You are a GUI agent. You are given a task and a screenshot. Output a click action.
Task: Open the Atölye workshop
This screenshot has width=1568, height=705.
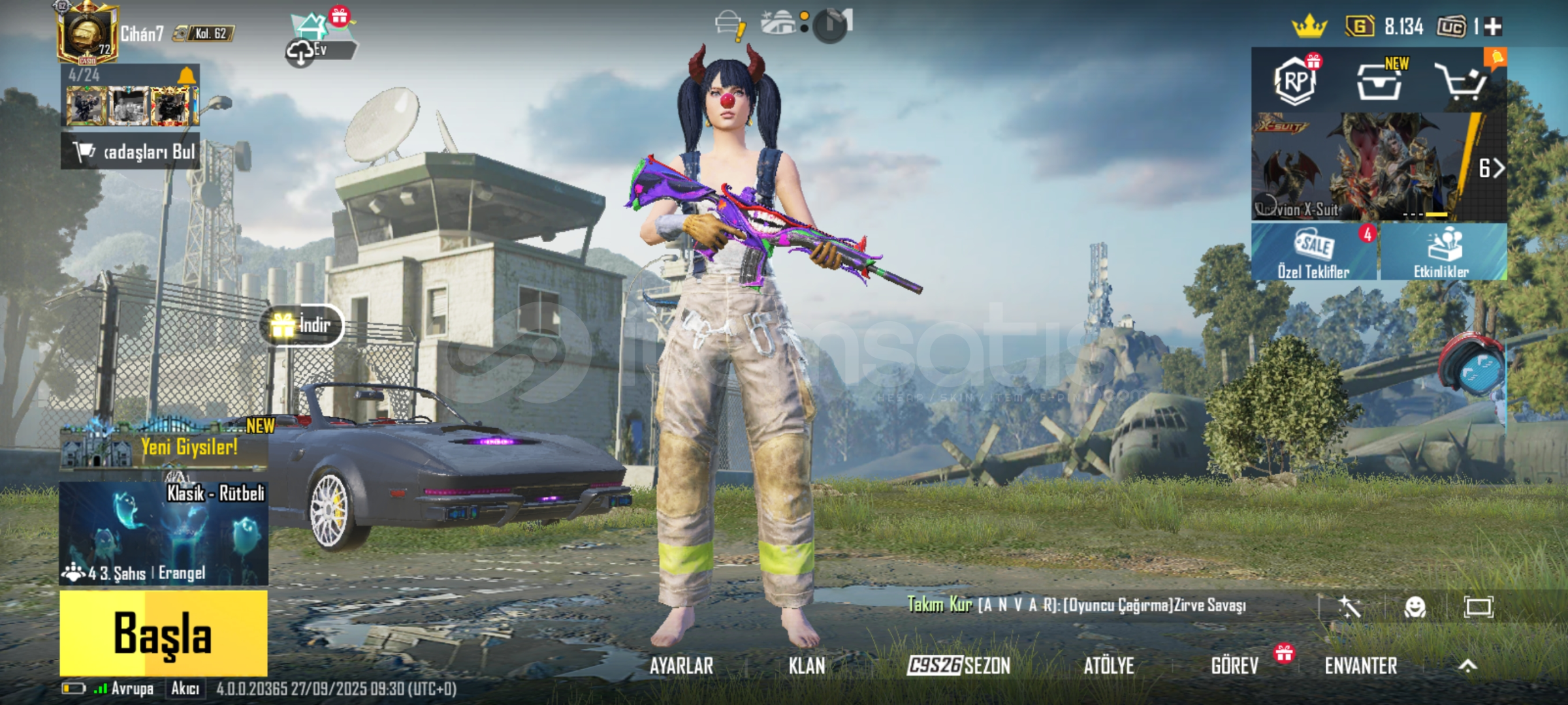[x=1108, y=666]
